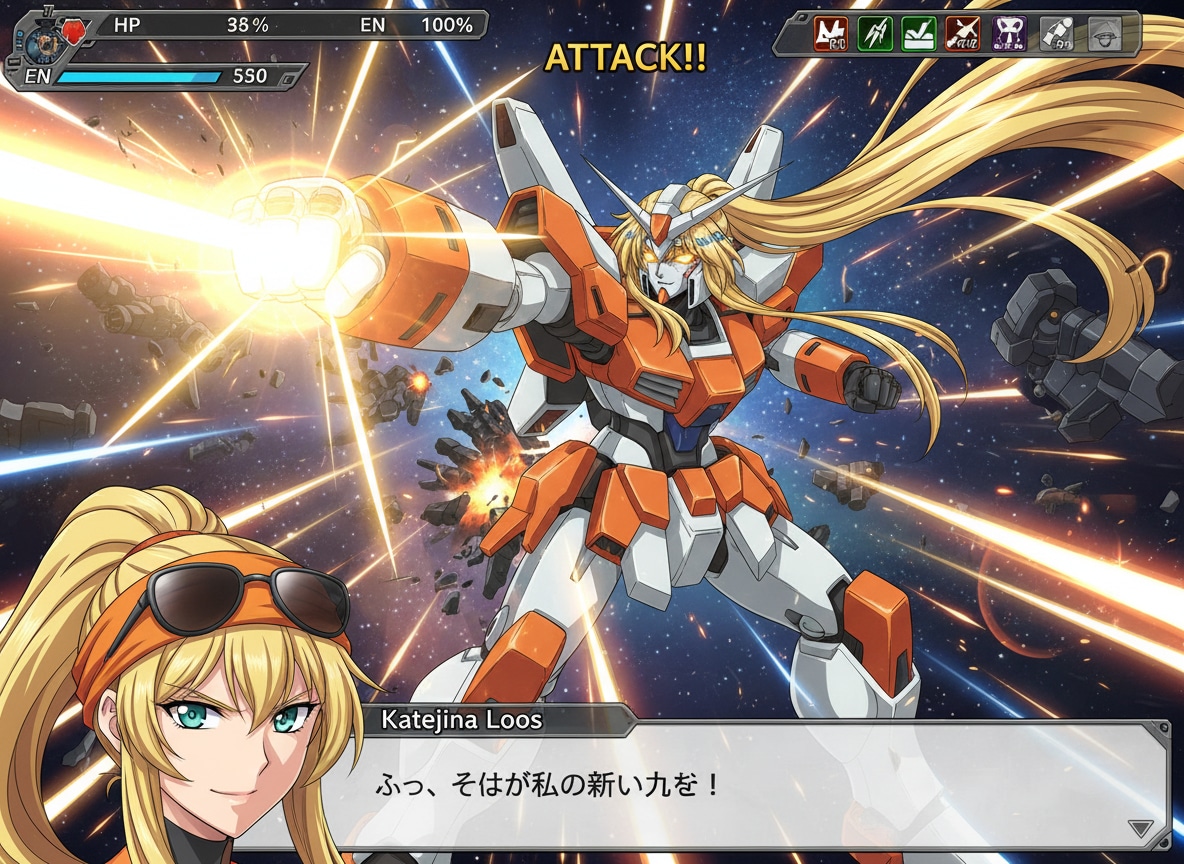Advance dialogue with the arrow indicator
1184x864 pixels.
coord(1140,828)
